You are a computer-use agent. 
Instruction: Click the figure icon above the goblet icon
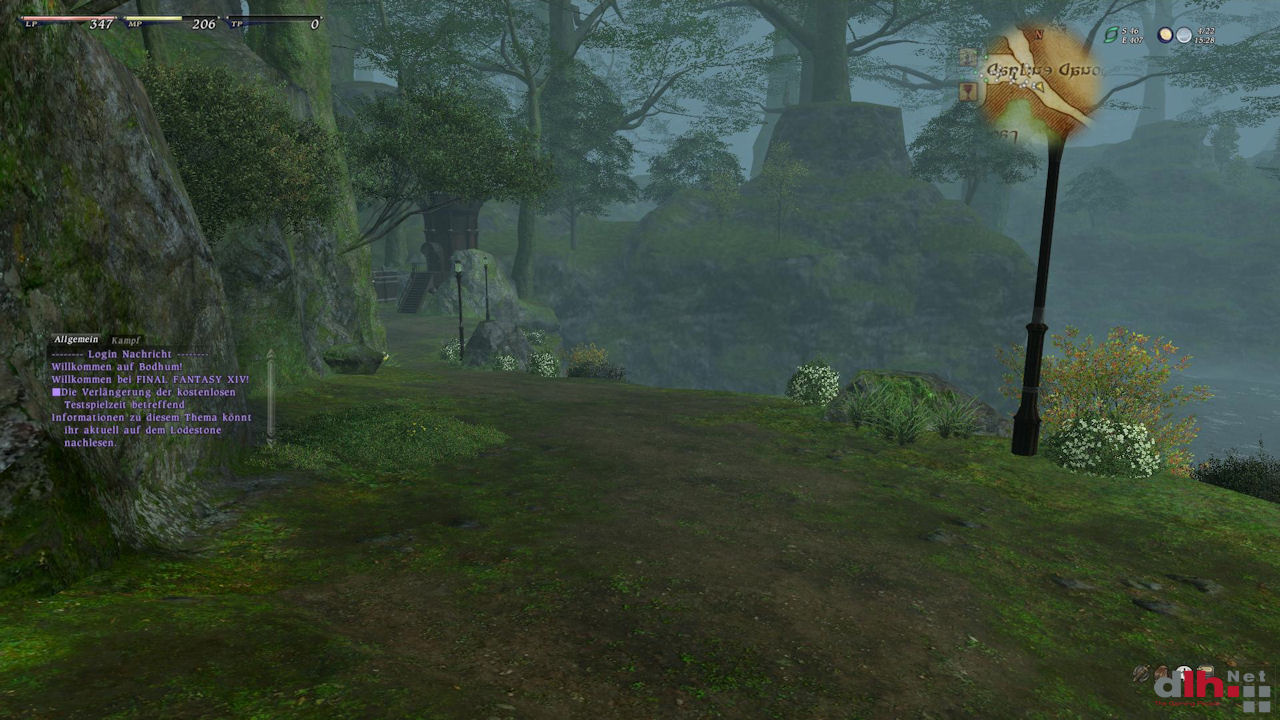pyautogui.click(x=968, y=57)
